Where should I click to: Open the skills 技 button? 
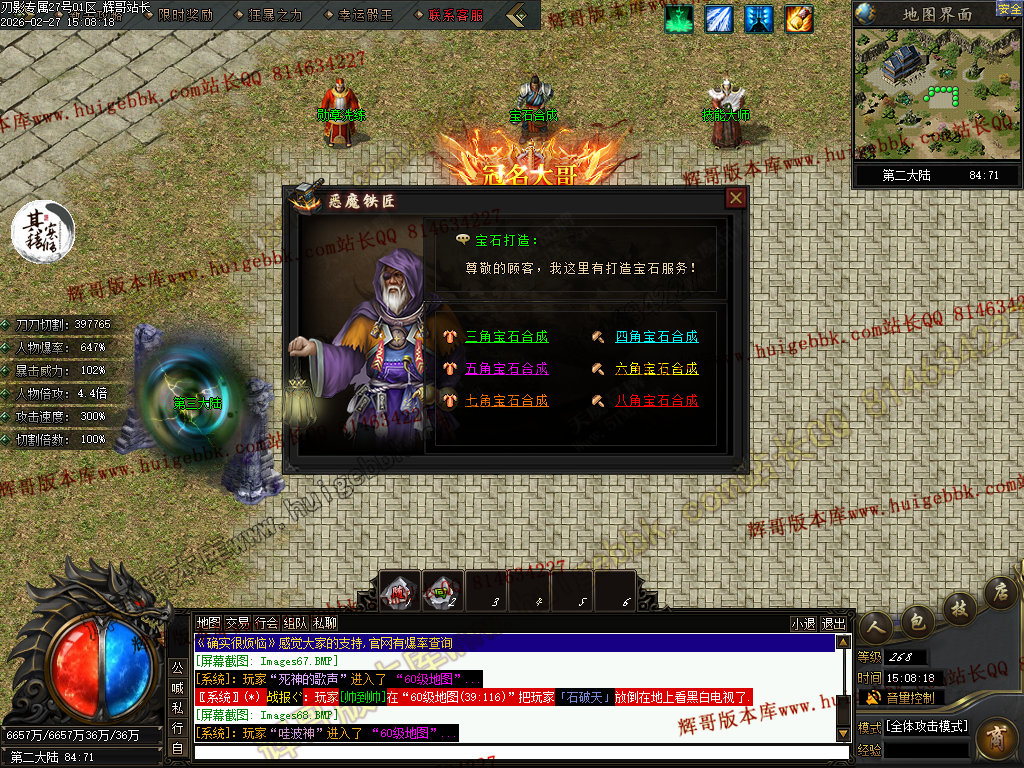pyautogui.click(x=960, y=607)
